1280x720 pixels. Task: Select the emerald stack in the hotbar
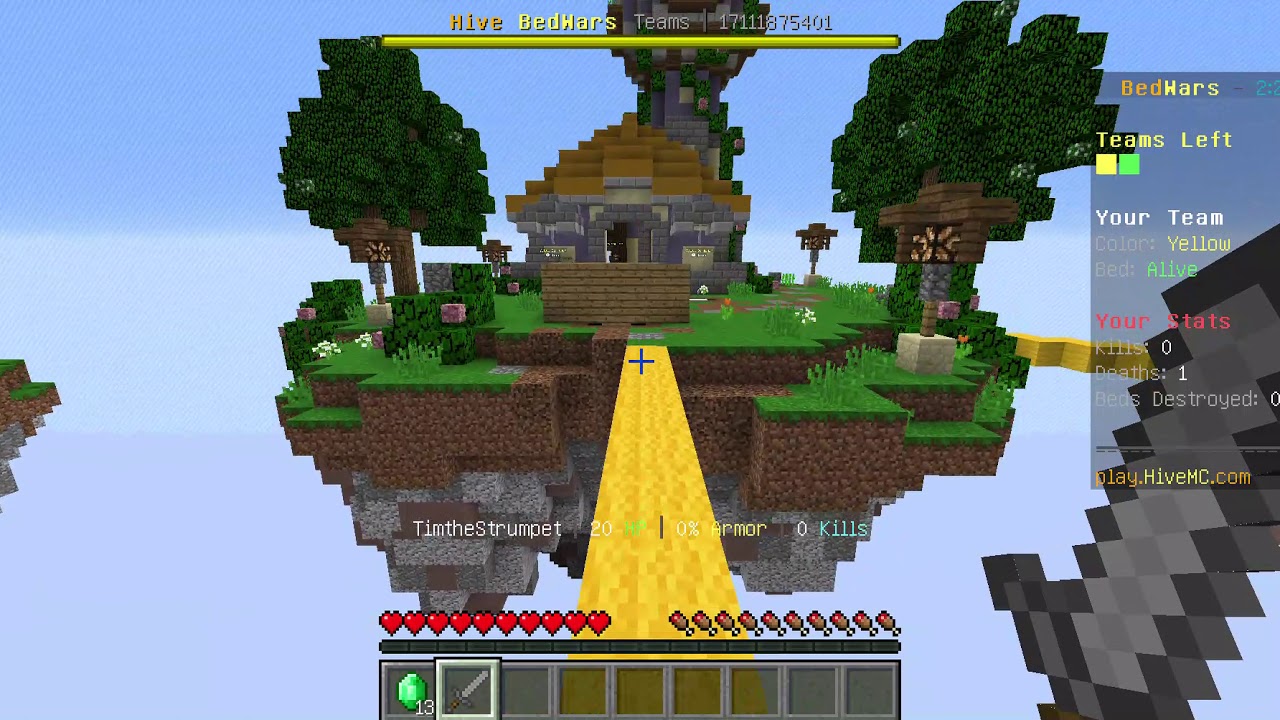[410, 690]
